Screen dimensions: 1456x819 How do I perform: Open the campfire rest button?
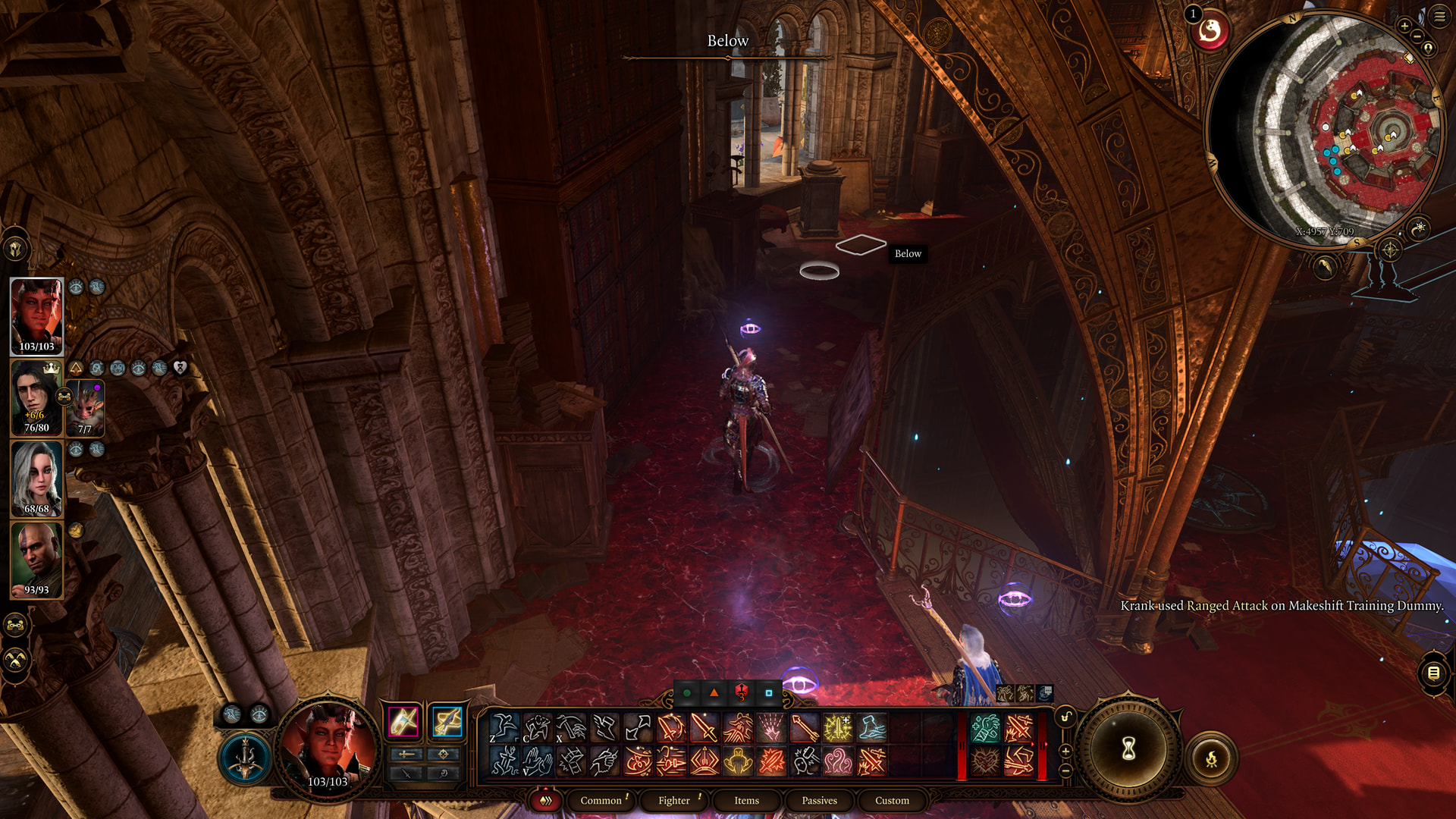point(1211,758)
